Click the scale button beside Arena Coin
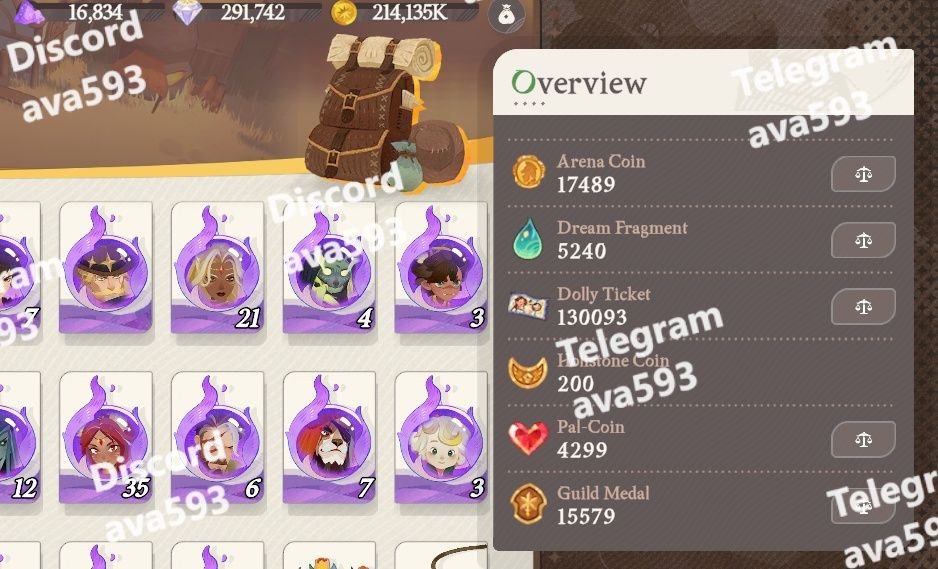This screenshot has width=938, height=569. pos(863,174)
